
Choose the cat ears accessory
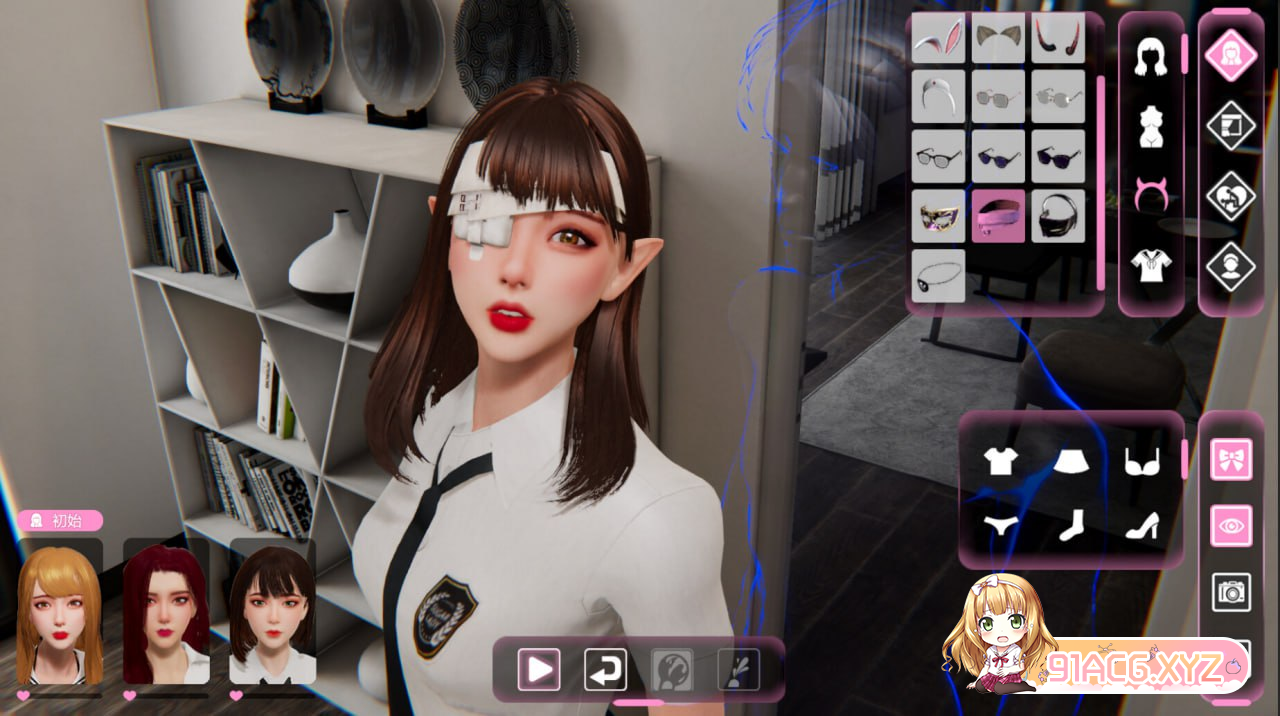click(x=998, y=37)
